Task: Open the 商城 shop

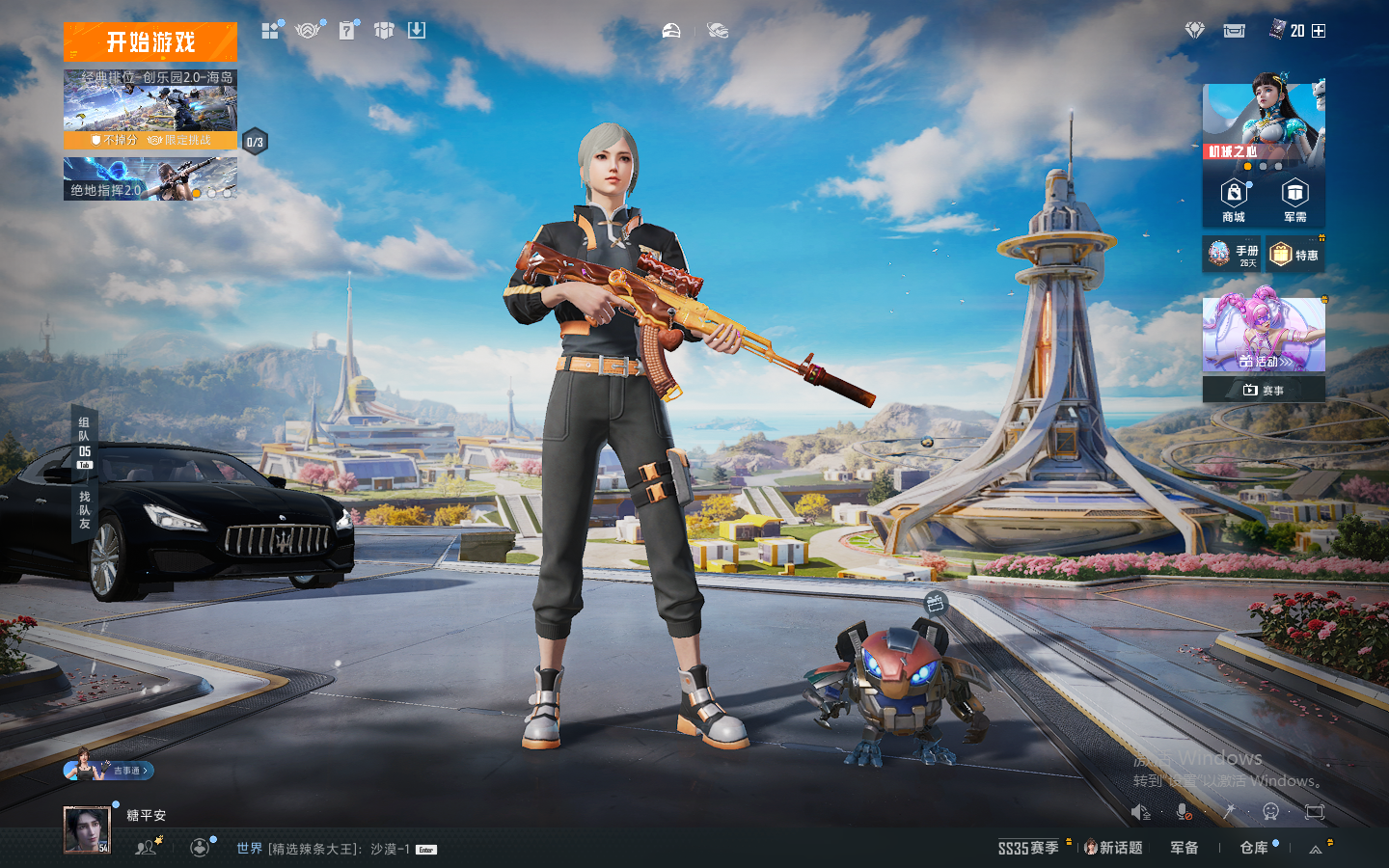Action: click(x=1234, y=201)
